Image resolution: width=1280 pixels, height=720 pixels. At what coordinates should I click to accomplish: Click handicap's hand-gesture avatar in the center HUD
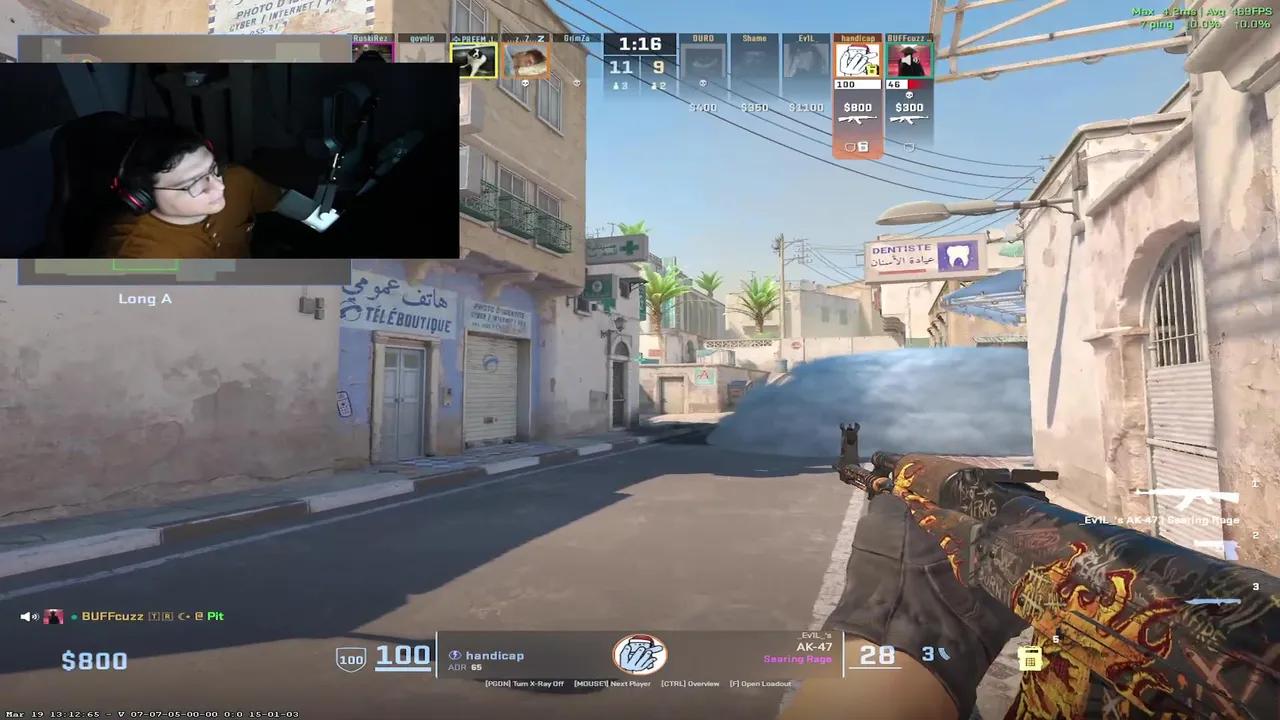pos(640,654)
